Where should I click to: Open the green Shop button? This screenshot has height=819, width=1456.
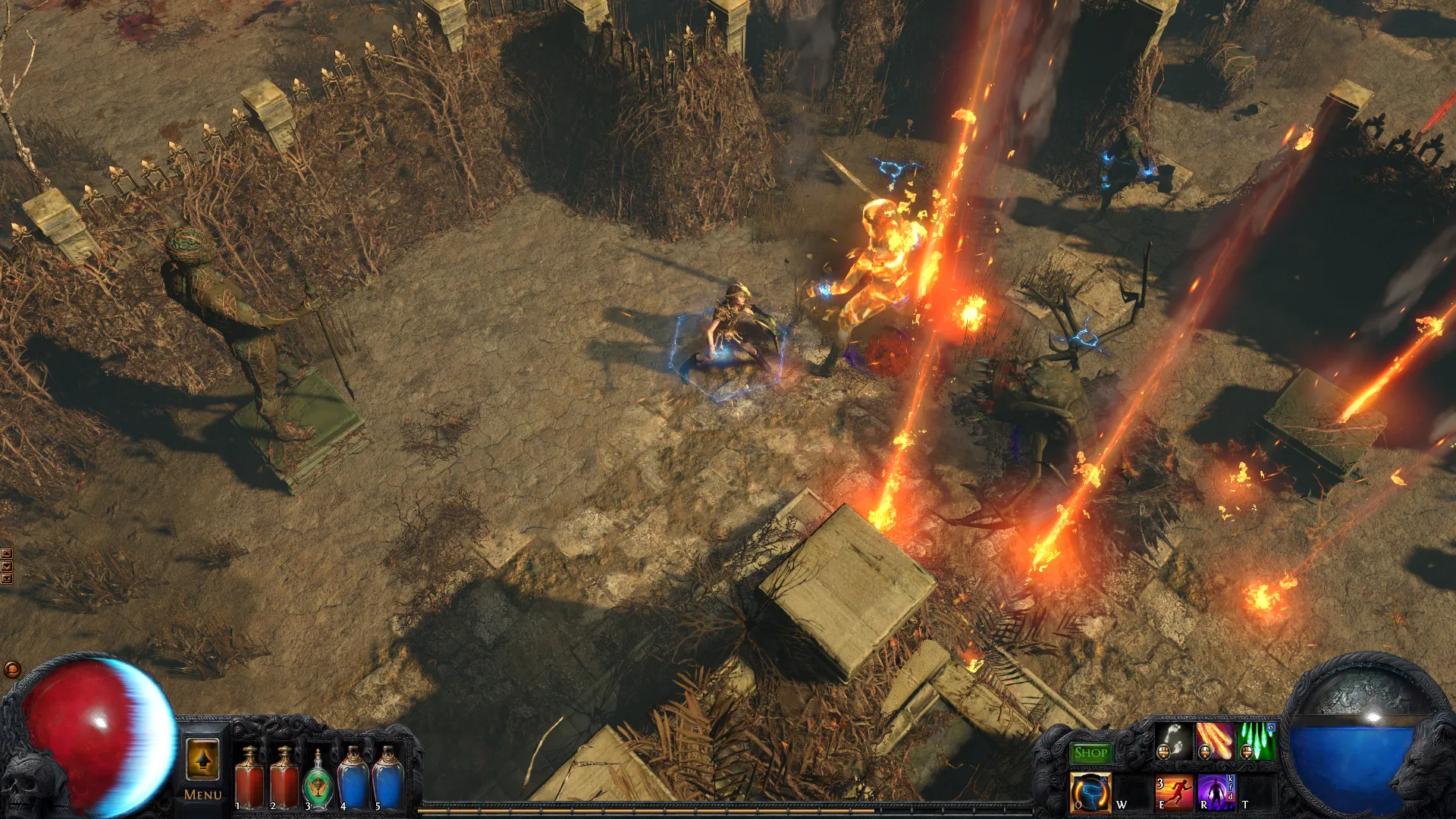click(x=1090, y=753)
